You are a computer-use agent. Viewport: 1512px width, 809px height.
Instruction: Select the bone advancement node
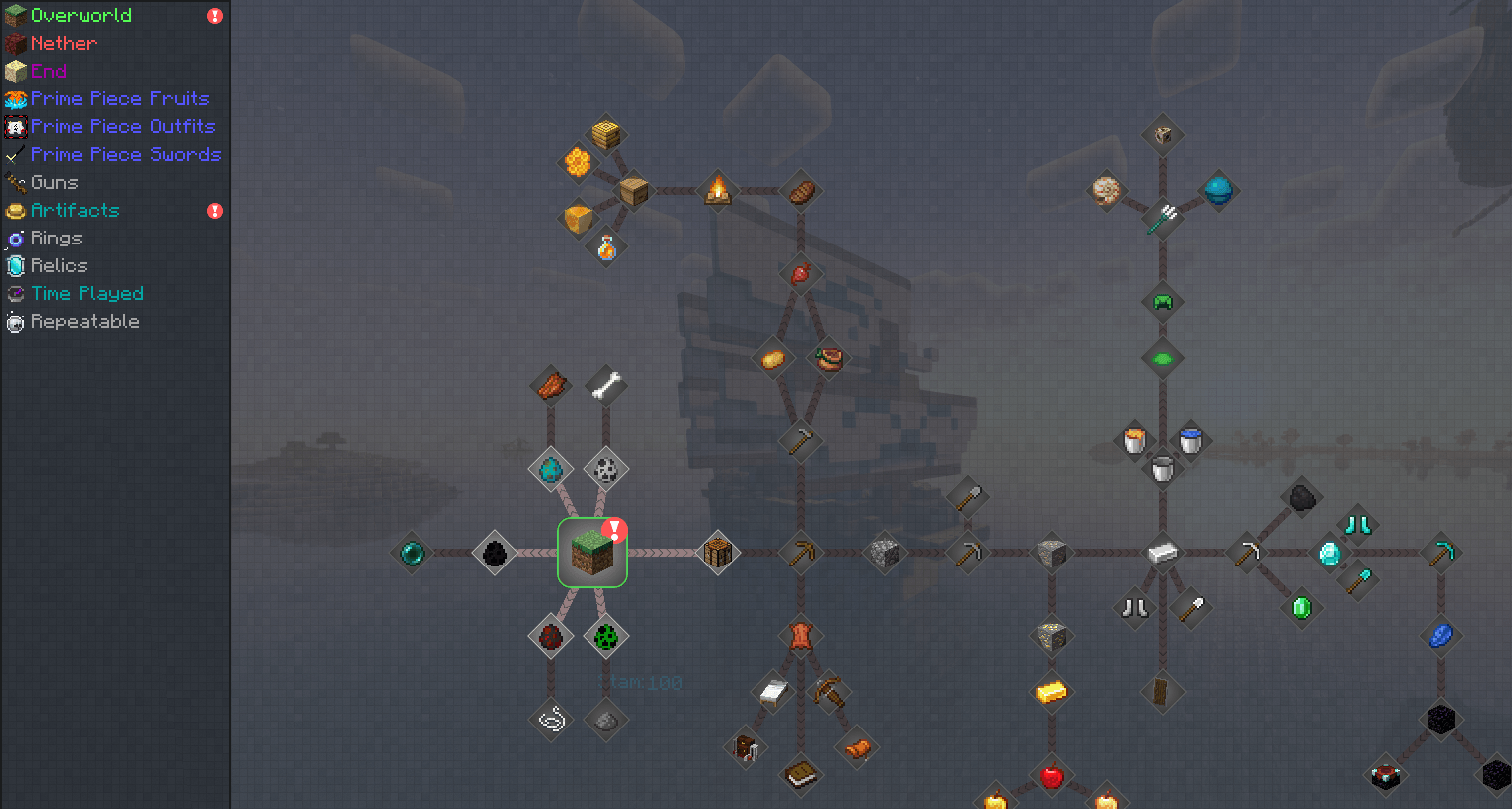point(605,383)
